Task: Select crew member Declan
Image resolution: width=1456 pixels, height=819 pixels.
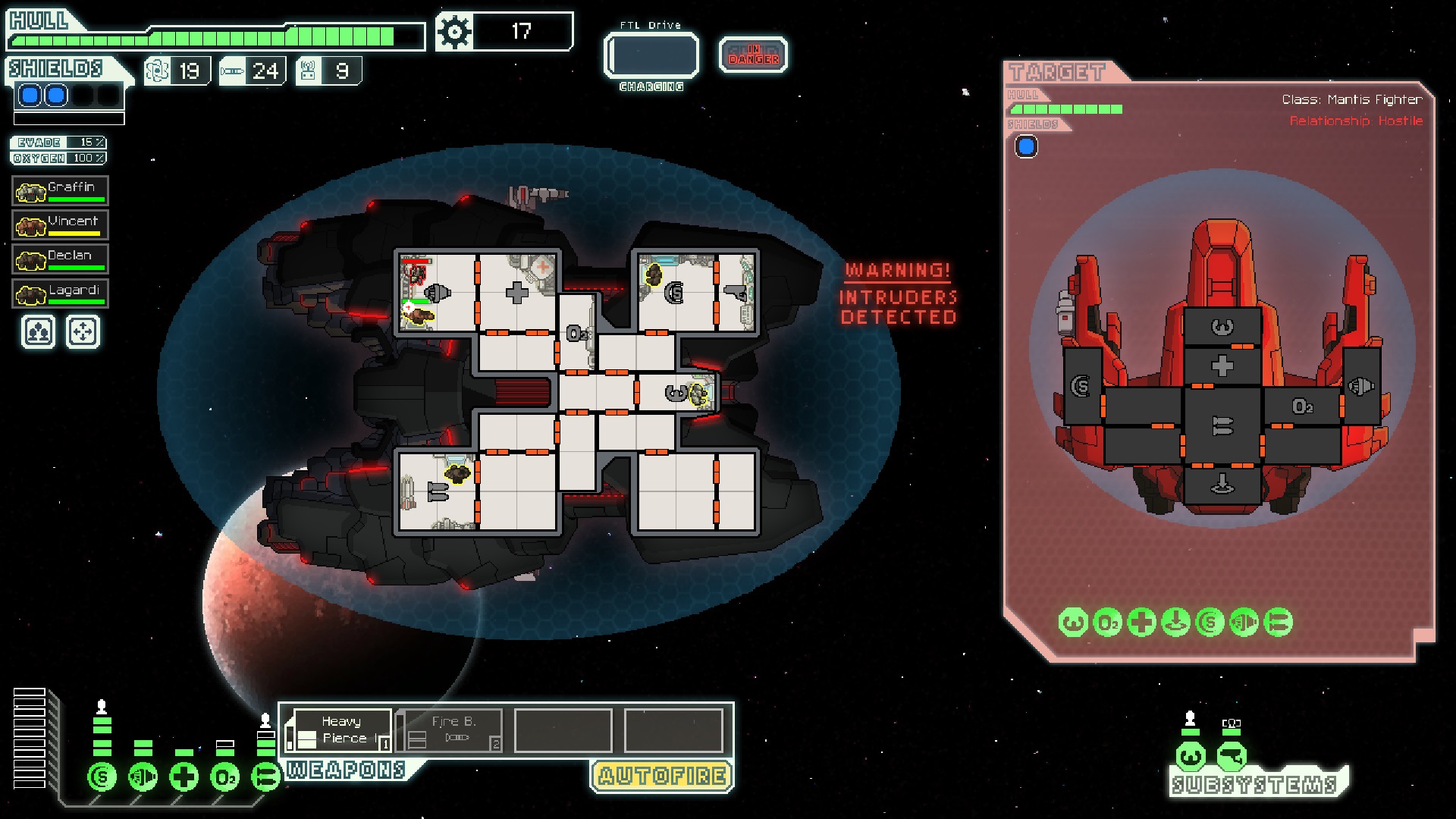Action: pyautogui.click(x=60, y=259)
